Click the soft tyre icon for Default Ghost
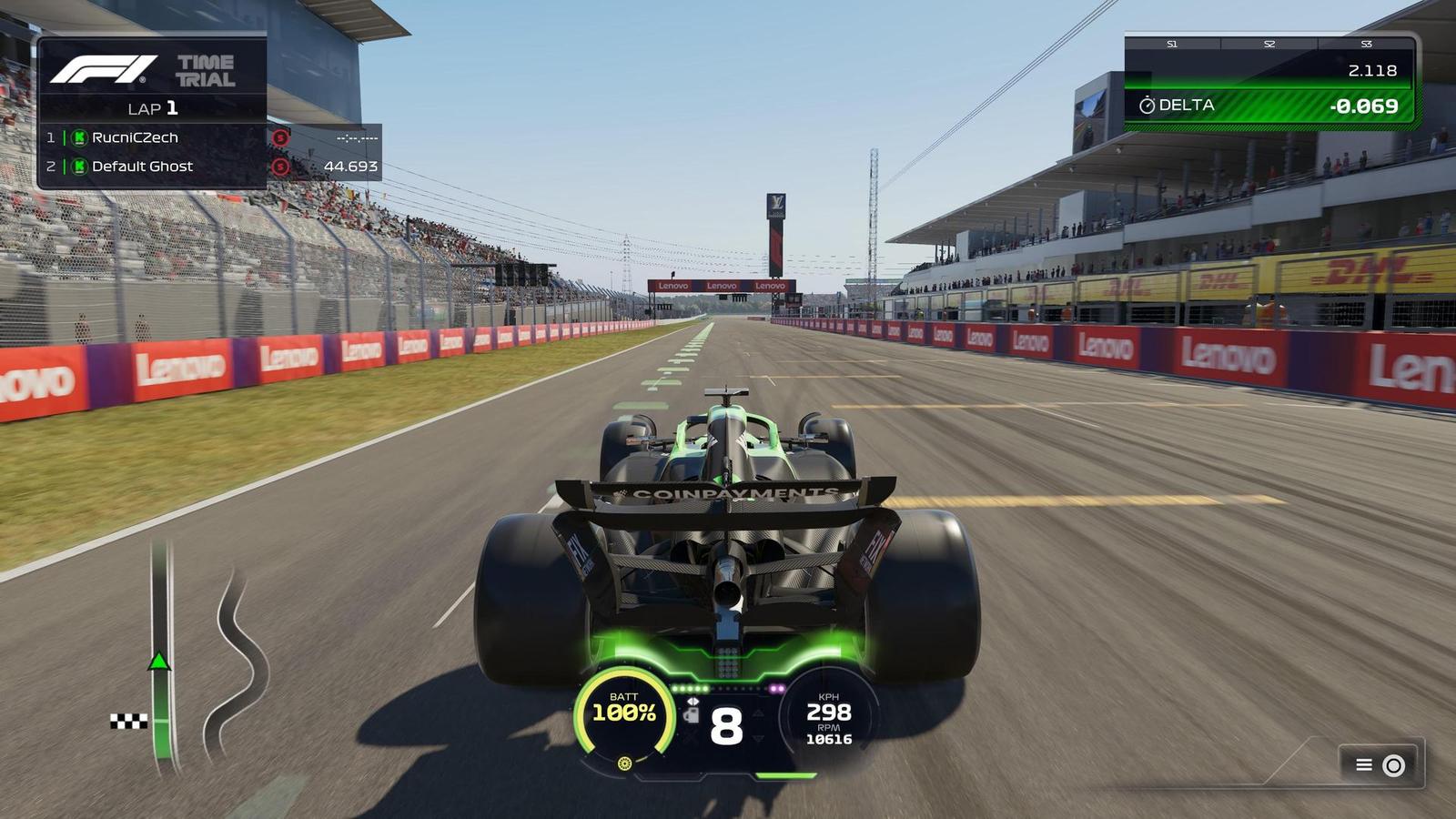1456x819 pixels. click(x=280, y=167)
